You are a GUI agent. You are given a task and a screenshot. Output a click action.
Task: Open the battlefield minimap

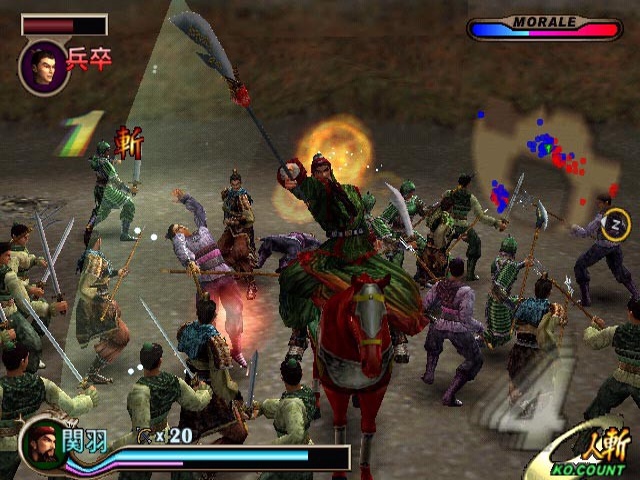click(545, 160)
